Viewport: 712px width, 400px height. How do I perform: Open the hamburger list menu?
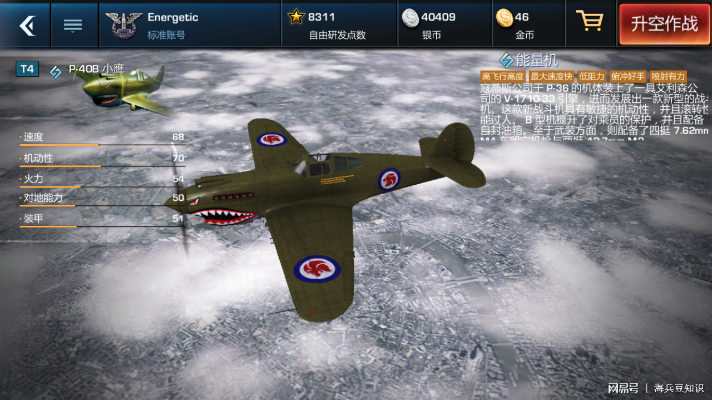pos(73,24)
